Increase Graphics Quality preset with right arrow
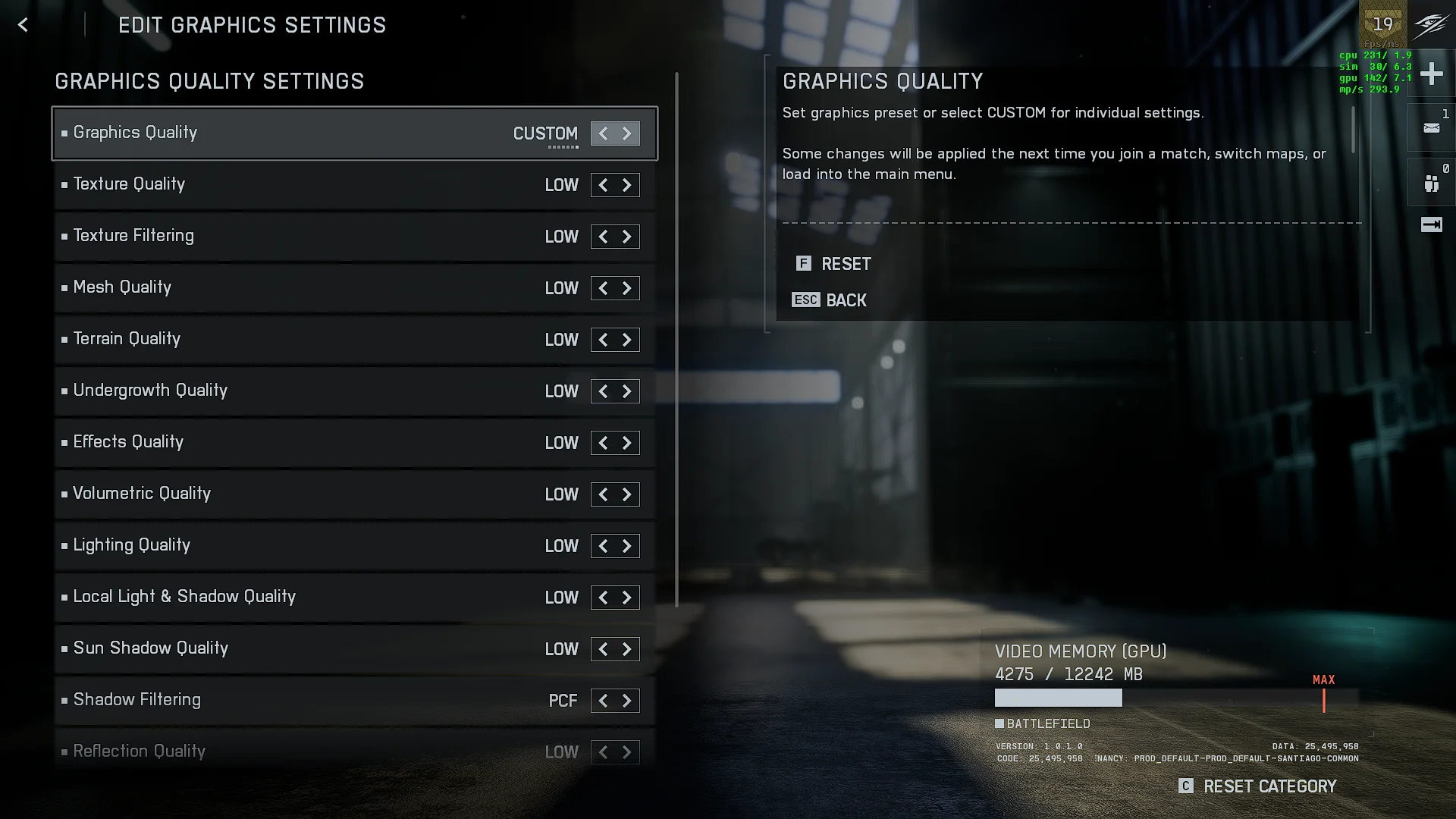This screenshot has width=1456, height=819. pyautogui.click(x=627, y=133)
